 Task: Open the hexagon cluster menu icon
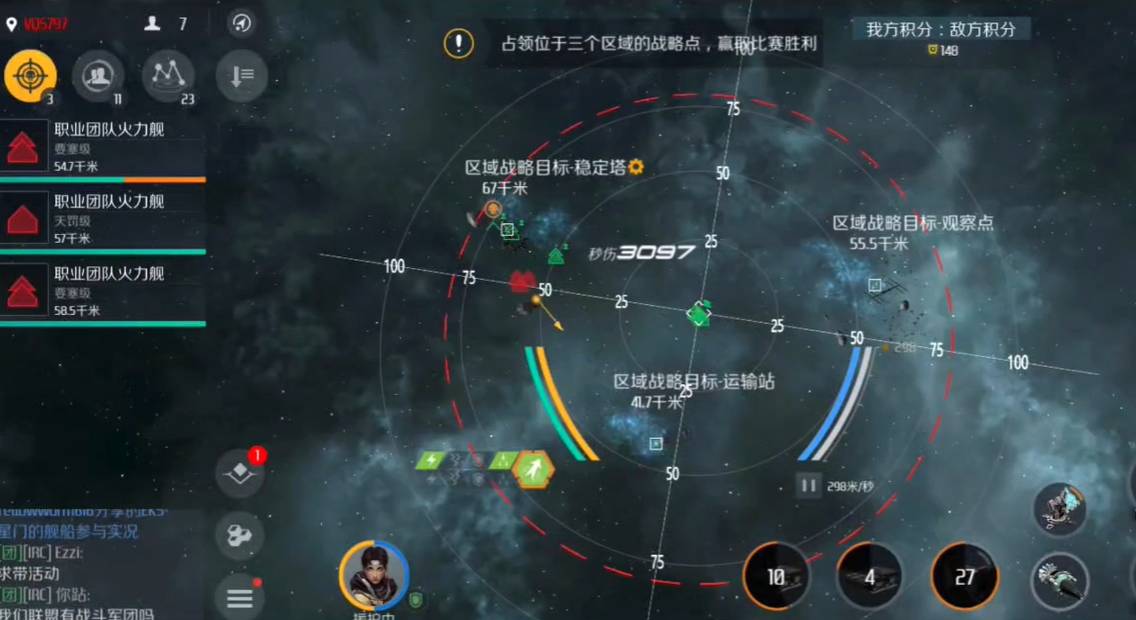point(240,536)
